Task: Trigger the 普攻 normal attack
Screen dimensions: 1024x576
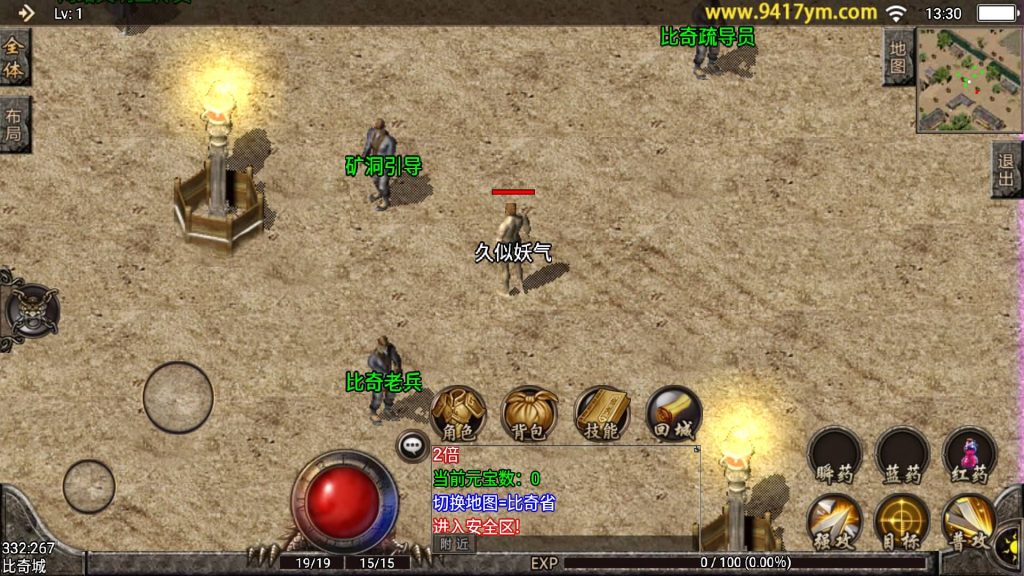Action: coord(969,521)
